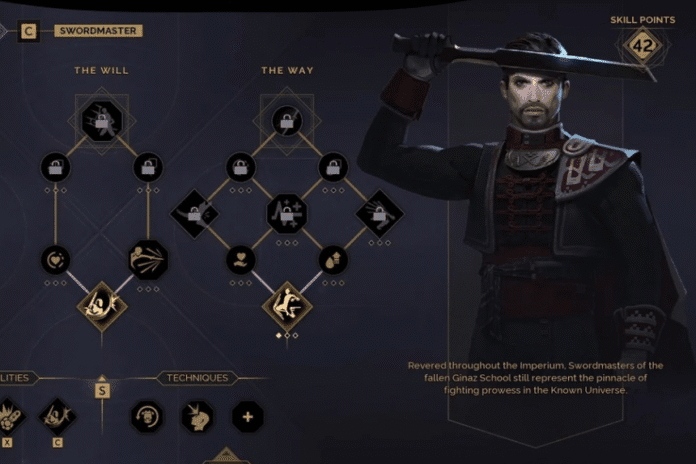
Task: Click the locked capstone node of The Will
Action: click(x=101, y=120)
